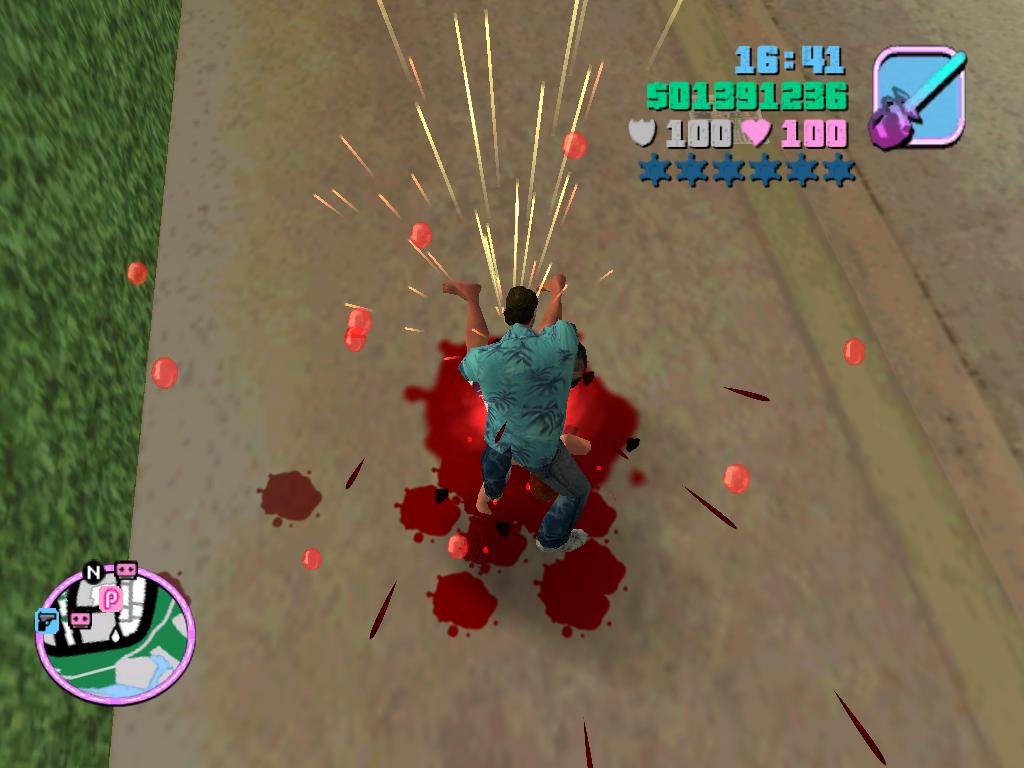Screen dimensions: 1024x768
Task: Click the north N indicator on the radar
Action: 93,573
